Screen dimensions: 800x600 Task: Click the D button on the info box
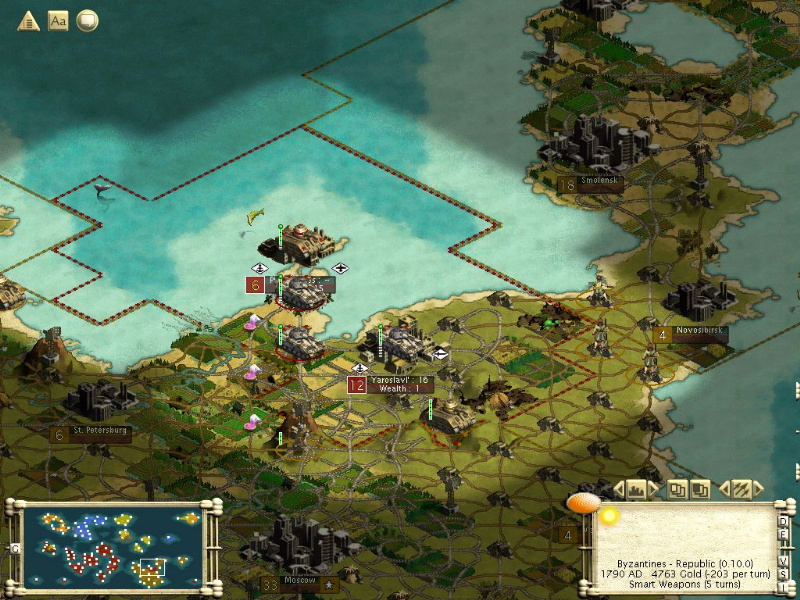click(x=784, y=521)
